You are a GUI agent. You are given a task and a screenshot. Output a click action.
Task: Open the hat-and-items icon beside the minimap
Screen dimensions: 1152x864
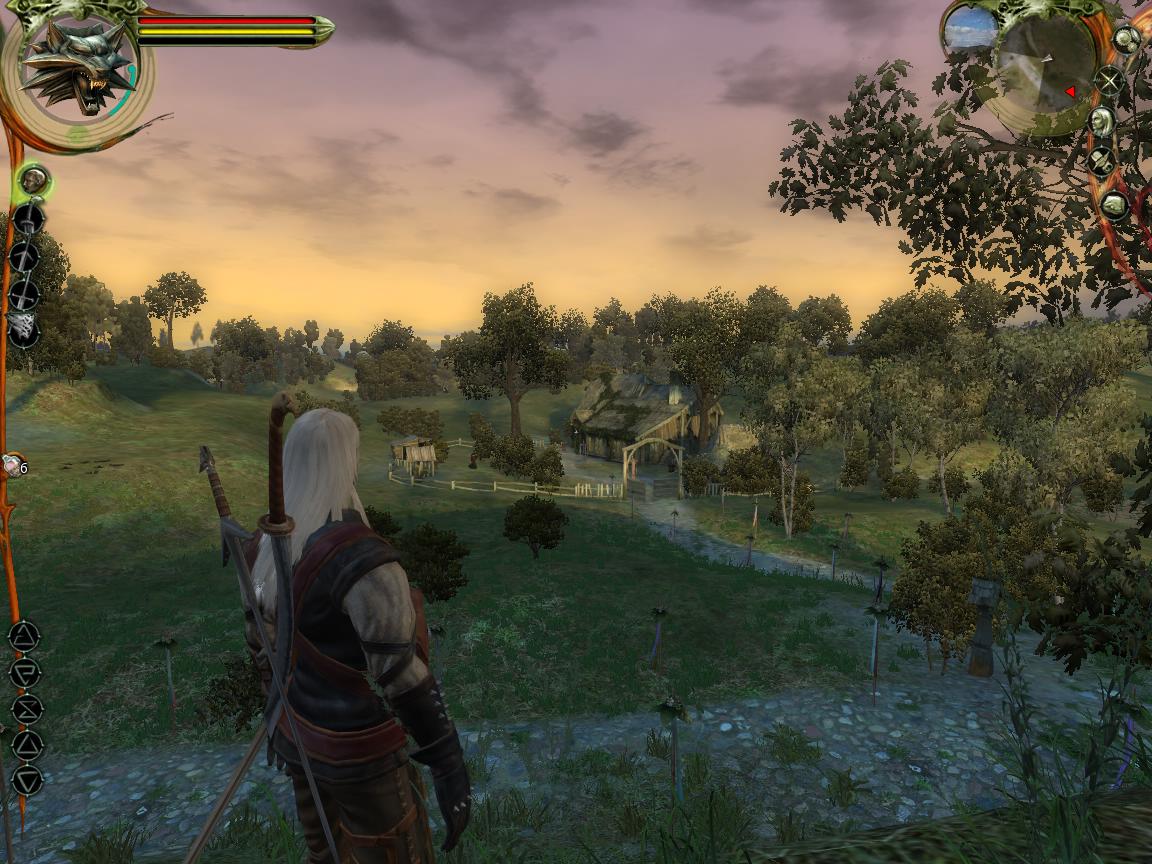(x=1101, y=161)
